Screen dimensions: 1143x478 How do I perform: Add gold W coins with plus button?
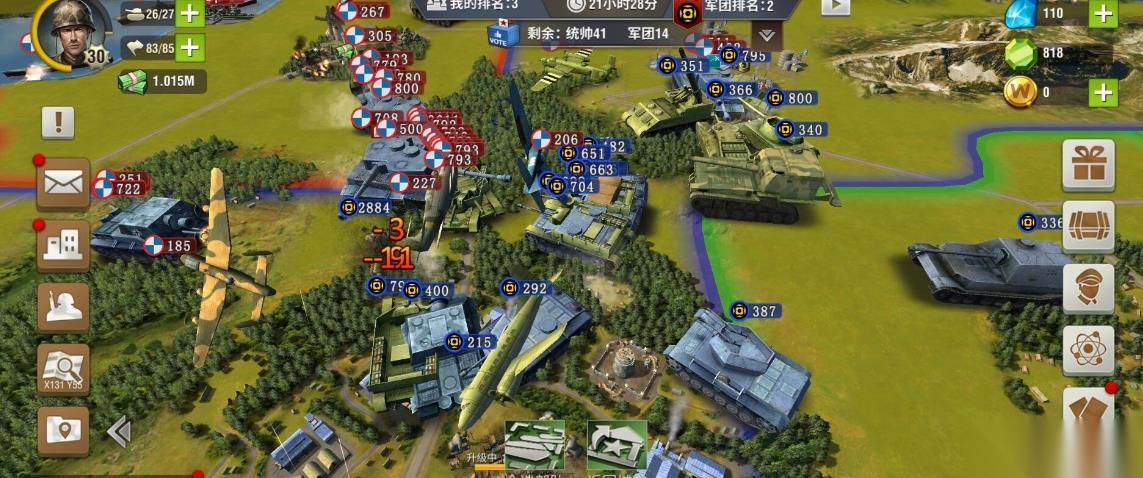1103,93
